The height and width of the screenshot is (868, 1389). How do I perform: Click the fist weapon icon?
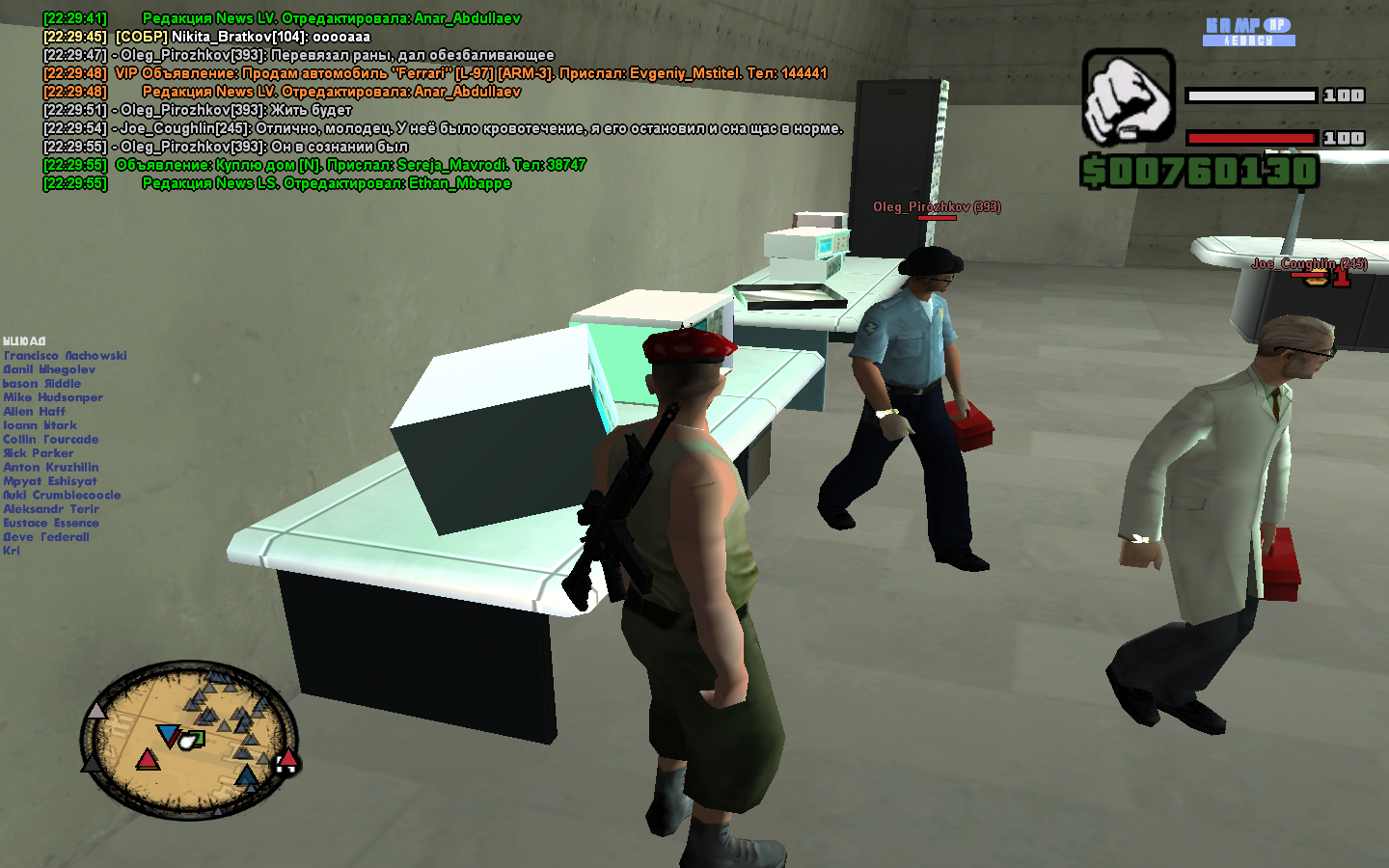[x=1128, y=97]
